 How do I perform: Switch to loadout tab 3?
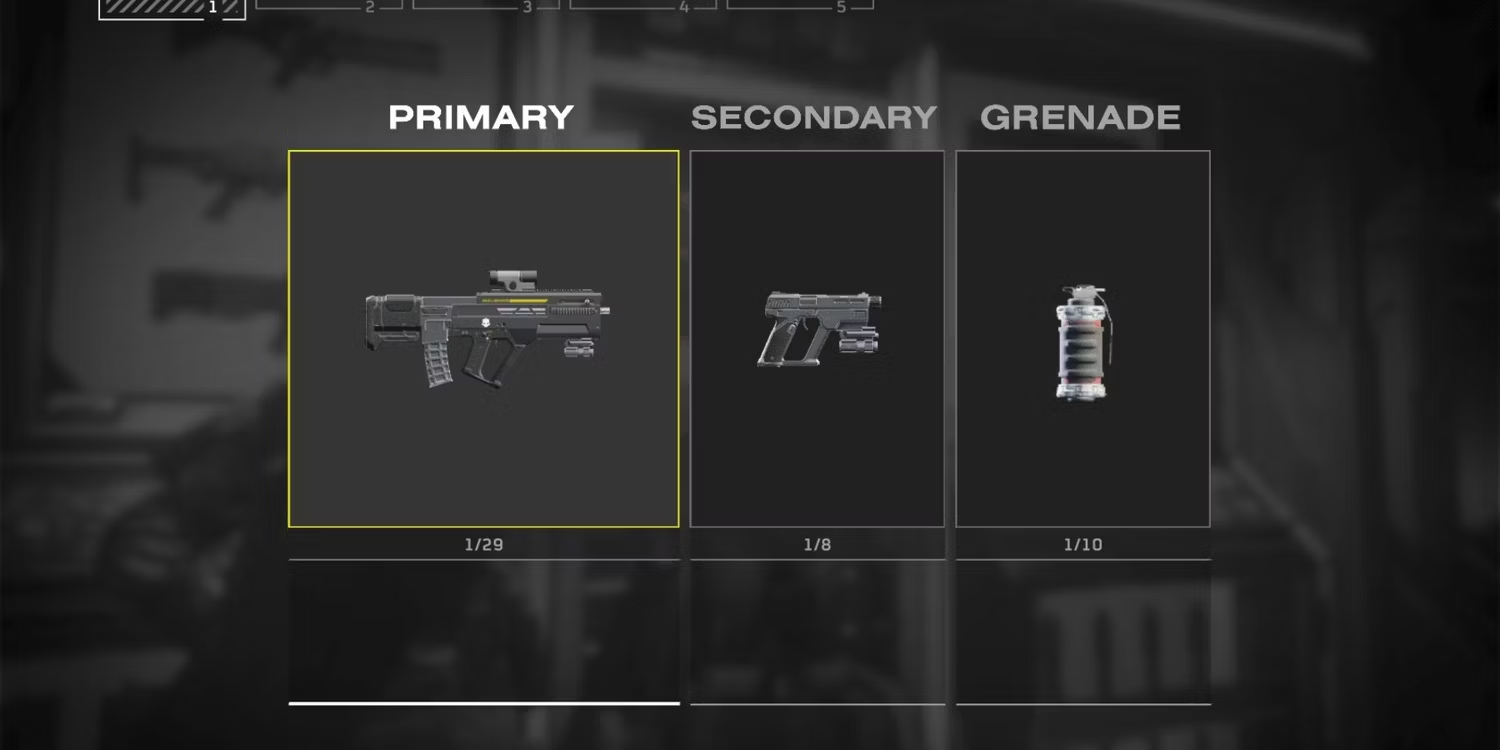point(486,5)
